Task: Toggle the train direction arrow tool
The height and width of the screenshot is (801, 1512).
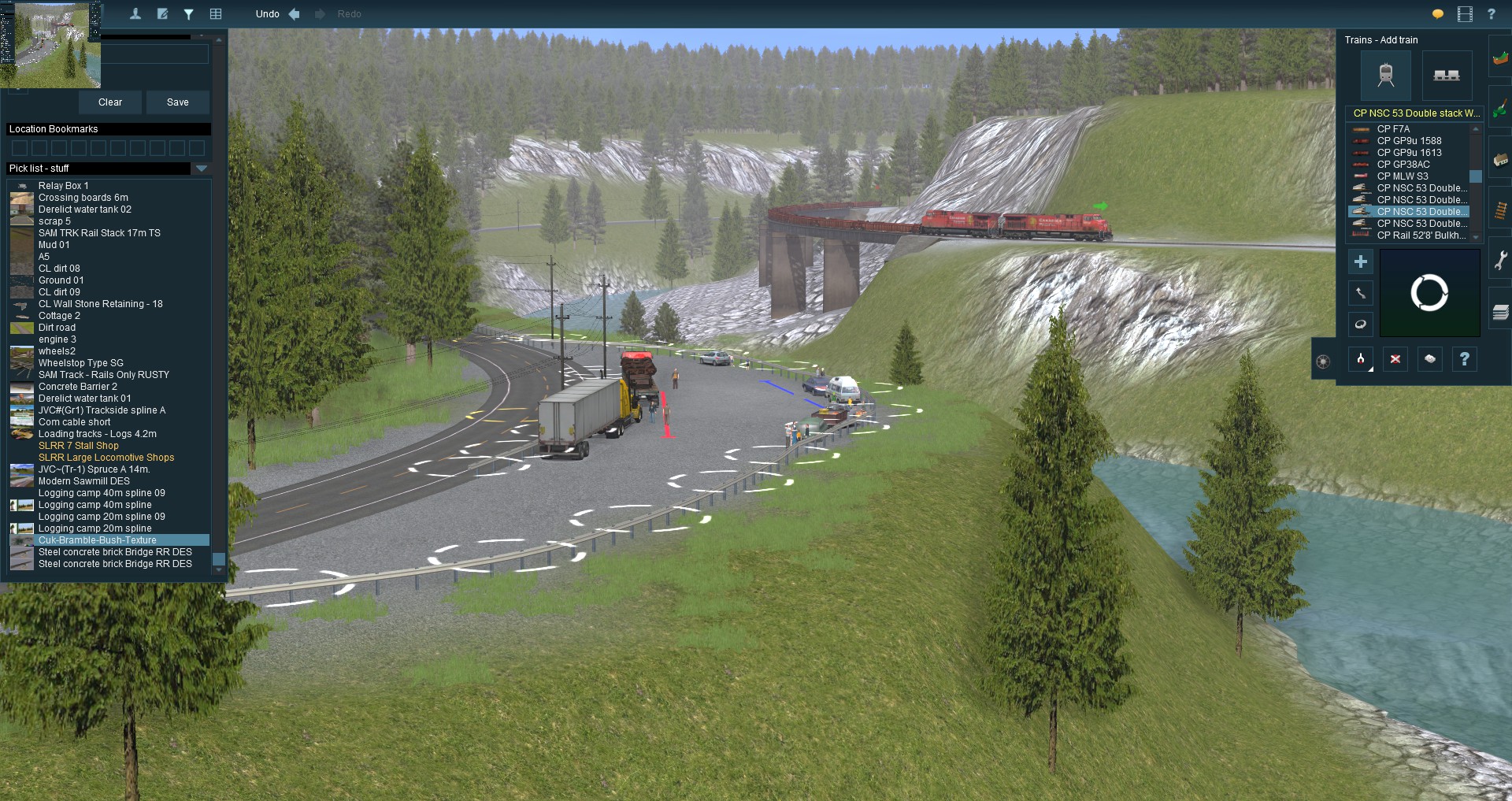Action: pyautogui.click(x=1361, y=293)
